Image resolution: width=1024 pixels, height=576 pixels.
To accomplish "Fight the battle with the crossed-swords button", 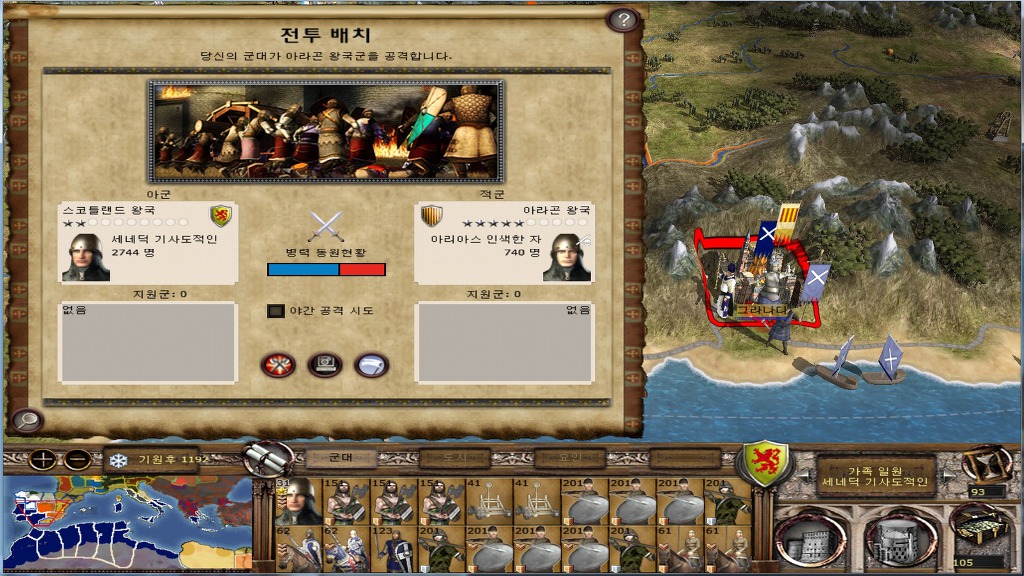I will (x=278, y=365).
